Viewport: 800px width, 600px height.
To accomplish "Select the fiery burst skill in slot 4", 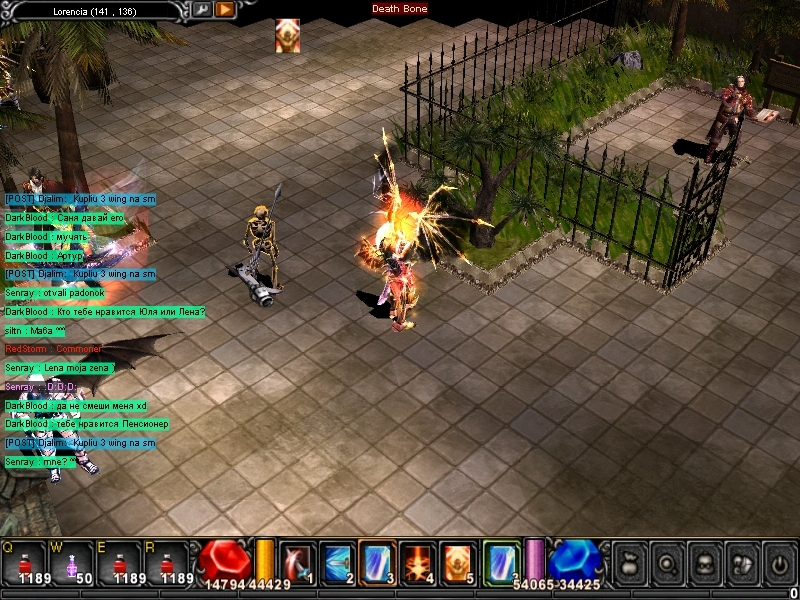I will [x=417, y=564].
